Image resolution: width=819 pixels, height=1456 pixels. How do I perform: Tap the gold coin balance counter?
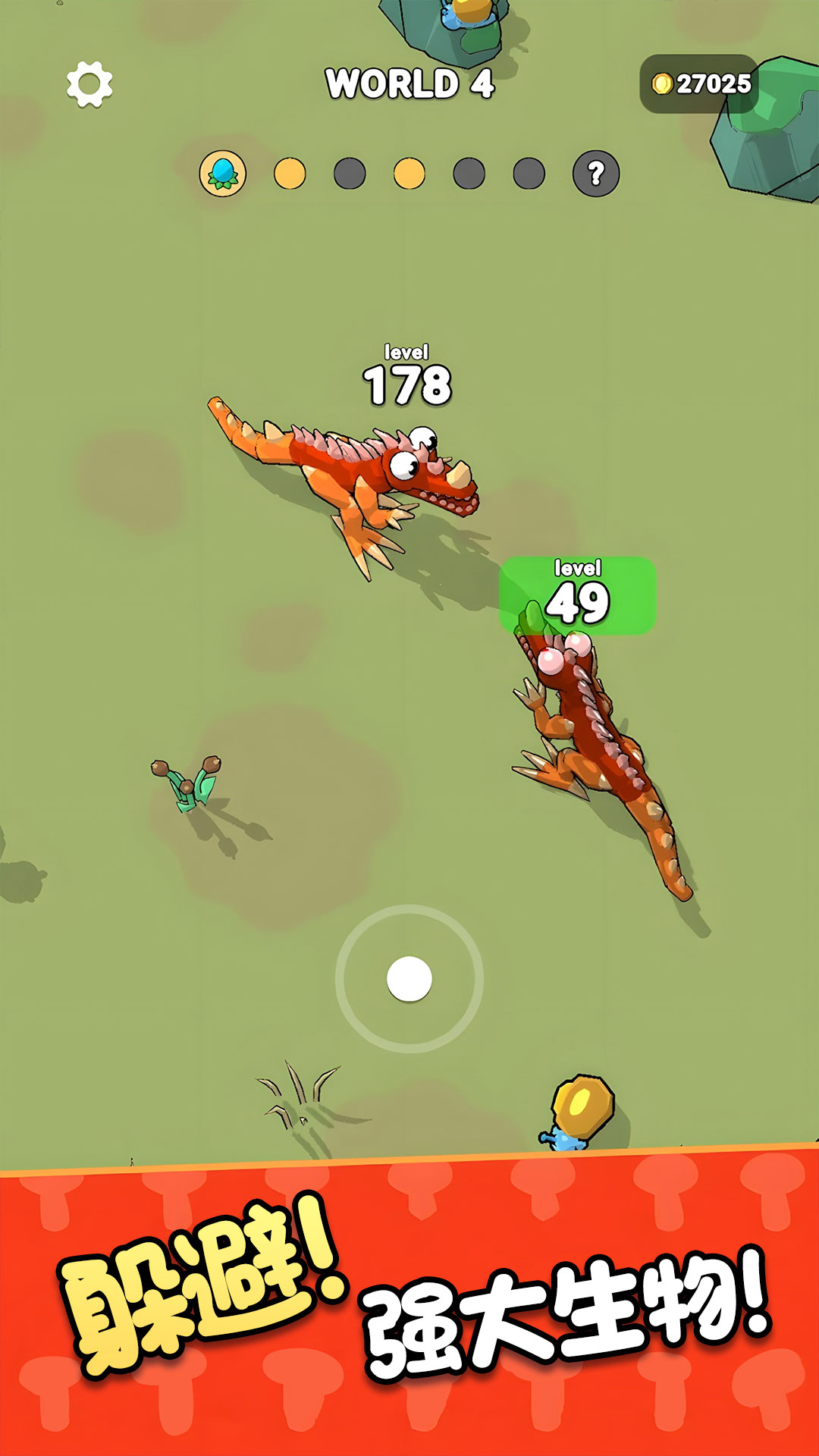tap(700, 83)
